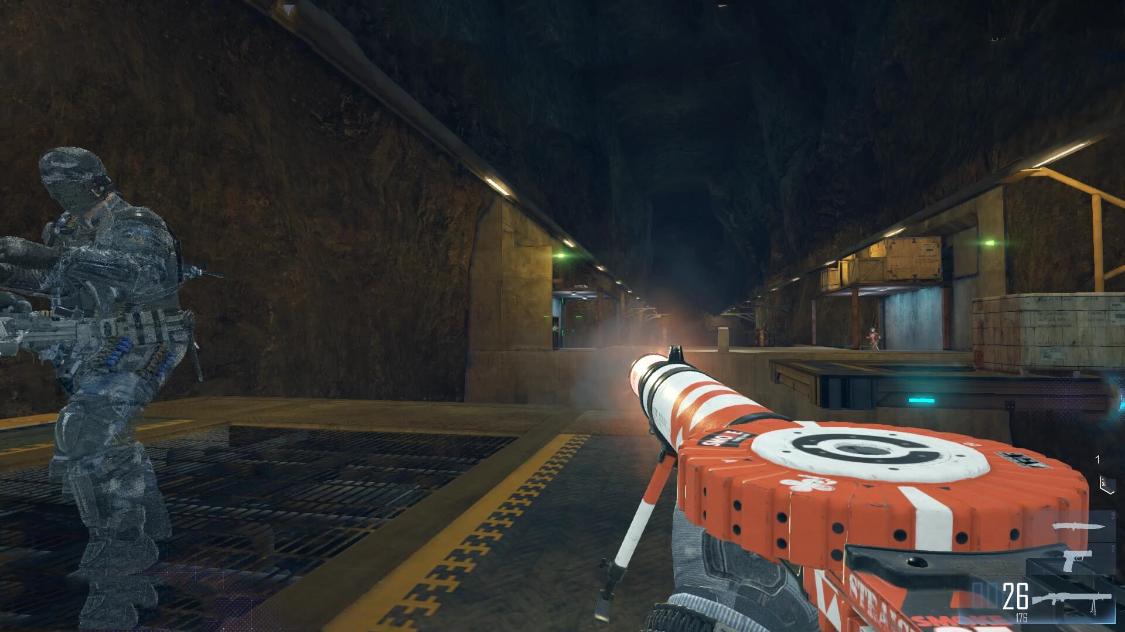Select the combat knife weapon slot
Screen dimensions: 1125x632
1079,527
